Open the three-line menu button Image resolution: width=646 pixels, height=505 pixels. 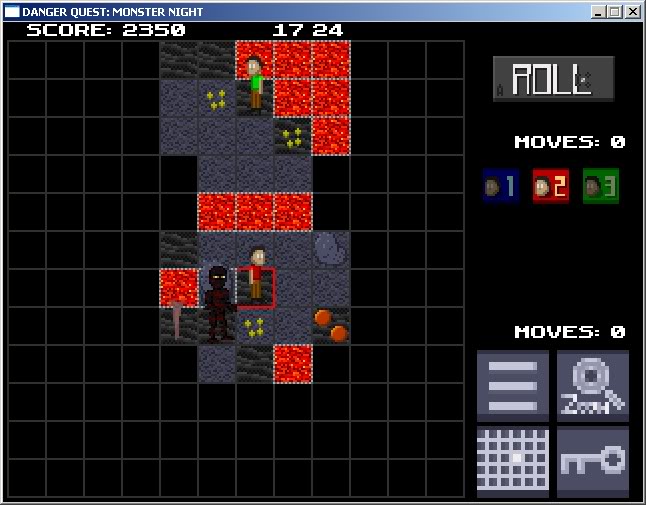tap(513, 385)
